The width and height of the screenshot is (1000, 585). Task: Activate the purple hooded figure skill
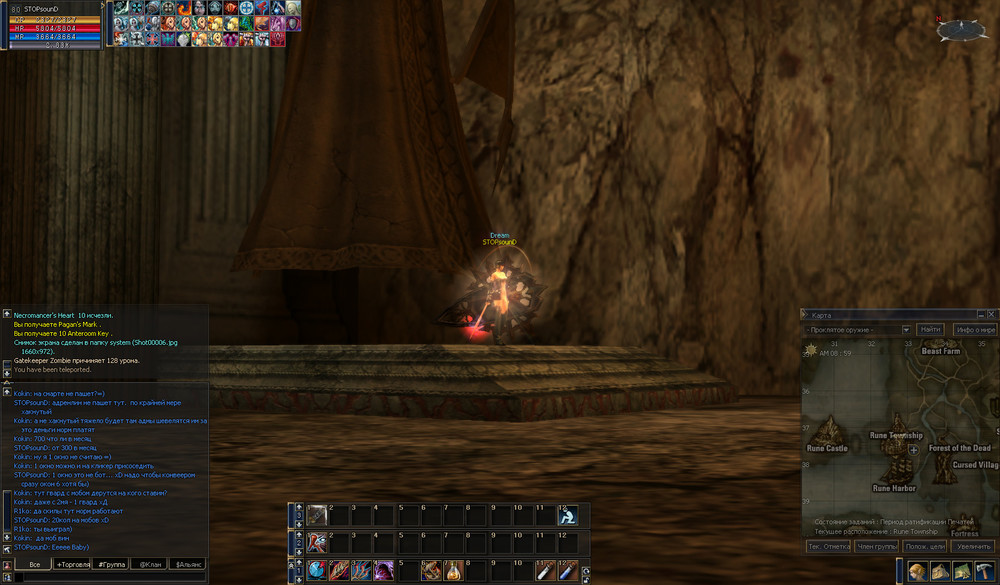pos(383,571)
